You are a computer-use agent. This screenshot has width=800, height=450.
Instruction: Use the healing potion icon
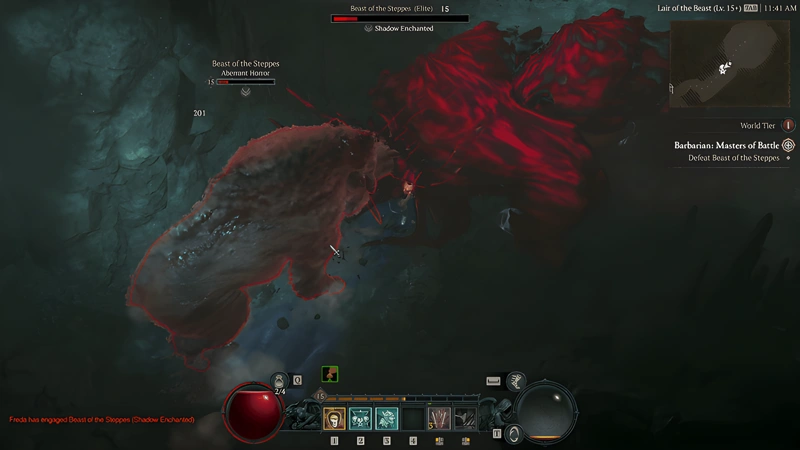[280, 381]
